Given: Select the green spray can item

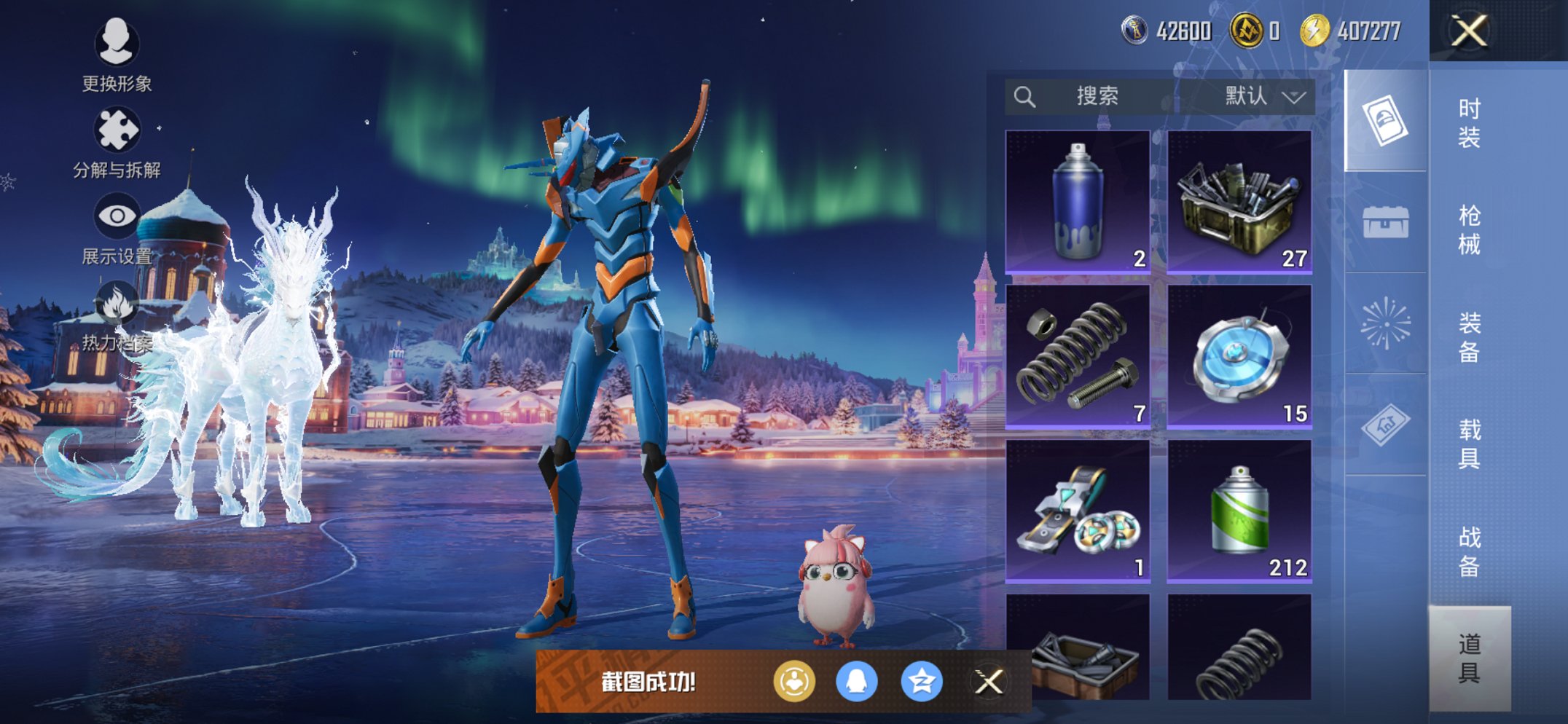Looking at the screenshot, I should coord(1239,511).
